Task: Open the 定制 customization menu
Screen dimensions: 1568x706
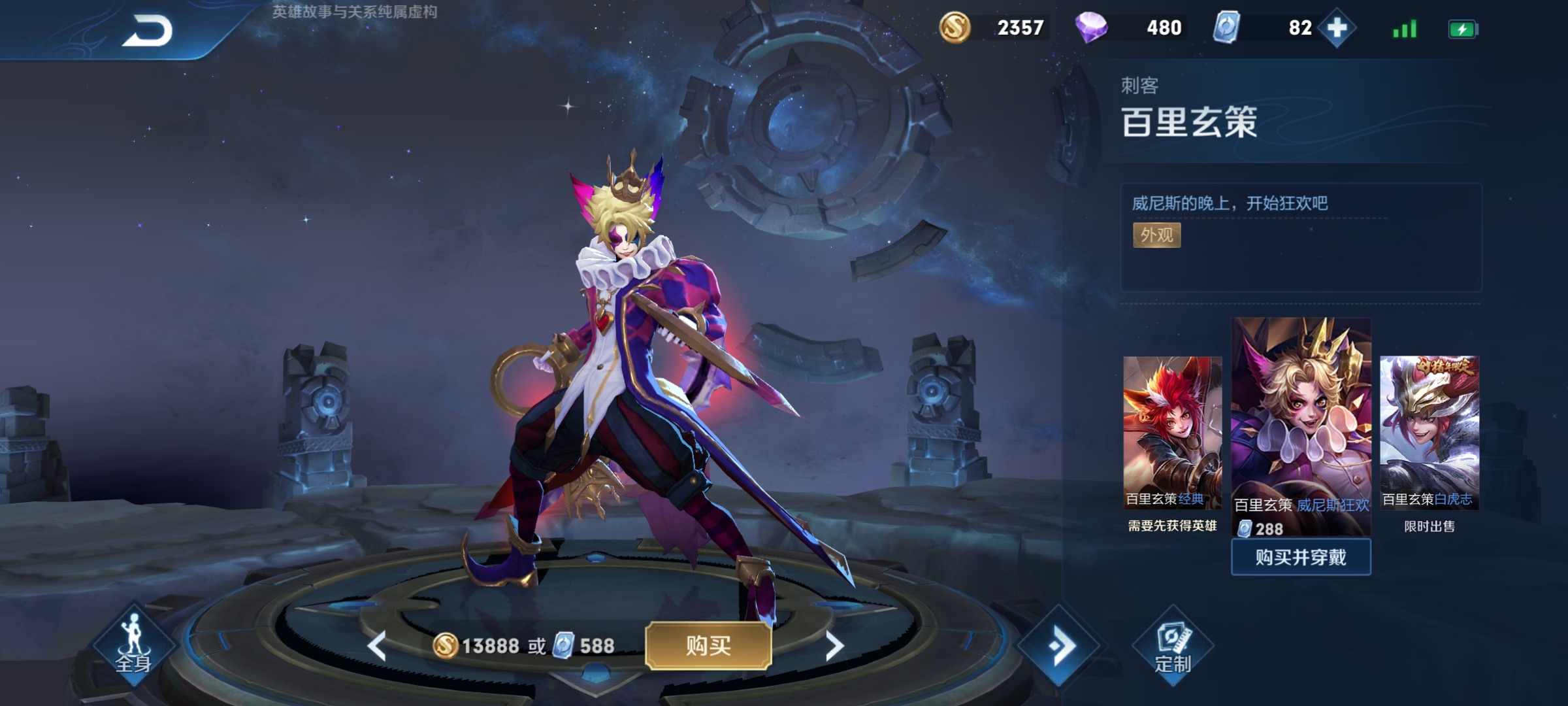Action: (x=1173, y=647)
